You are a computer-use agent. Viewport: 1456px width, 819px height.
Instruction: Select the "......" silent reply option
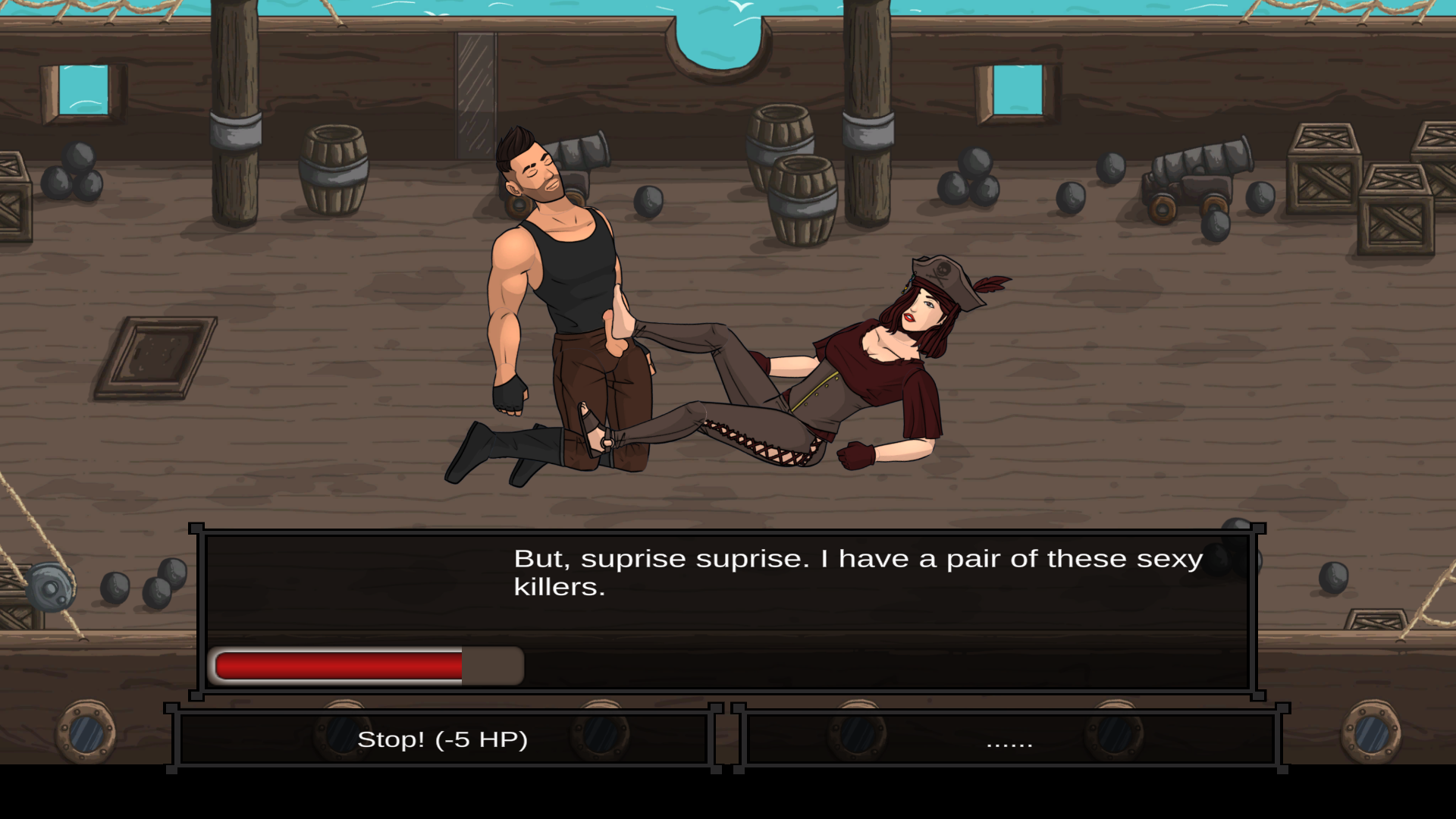[x=1010, y=739]
